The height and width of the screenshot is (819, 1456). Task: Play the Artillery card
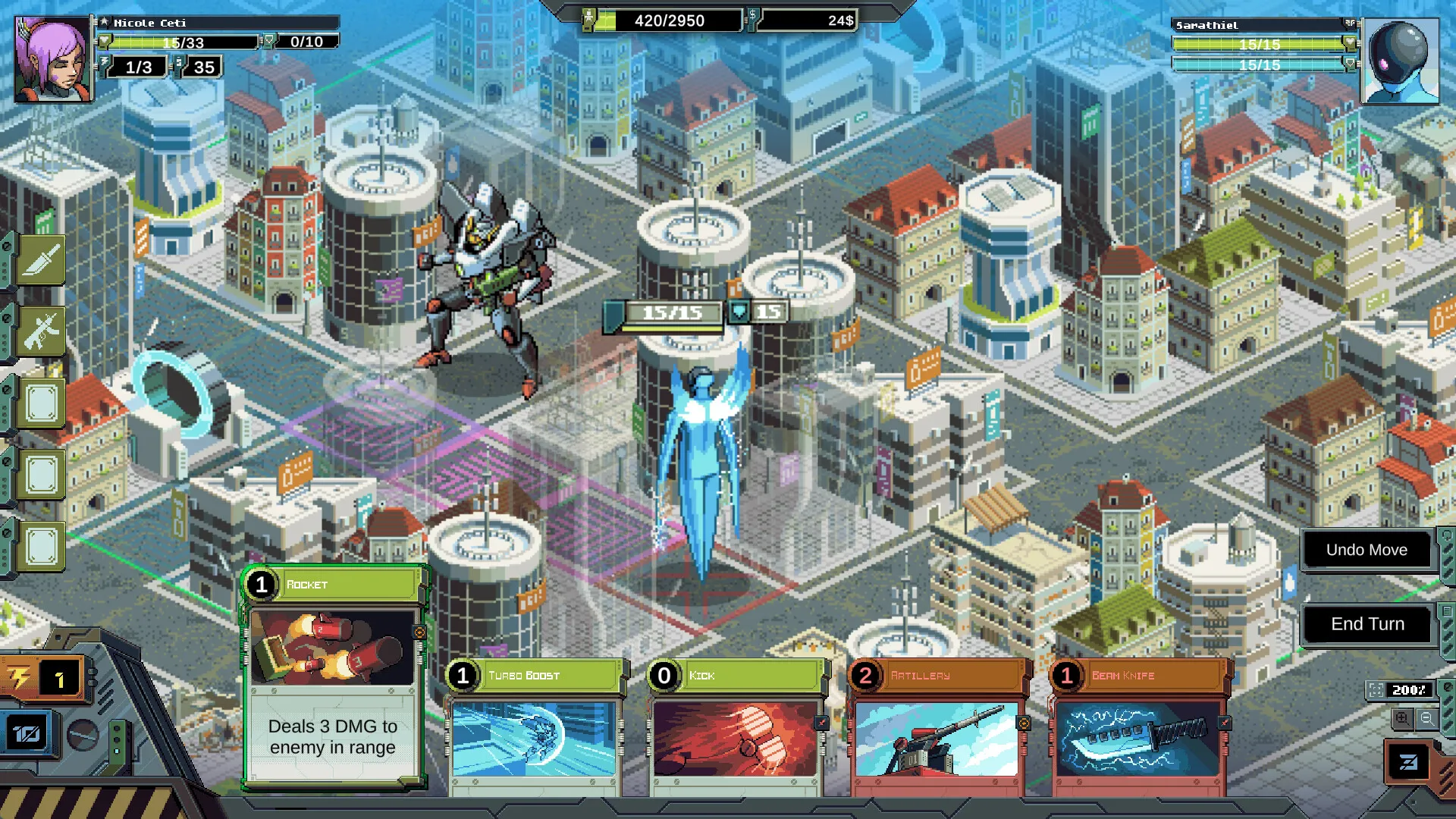pyautogui.click(x=937, y=728)
